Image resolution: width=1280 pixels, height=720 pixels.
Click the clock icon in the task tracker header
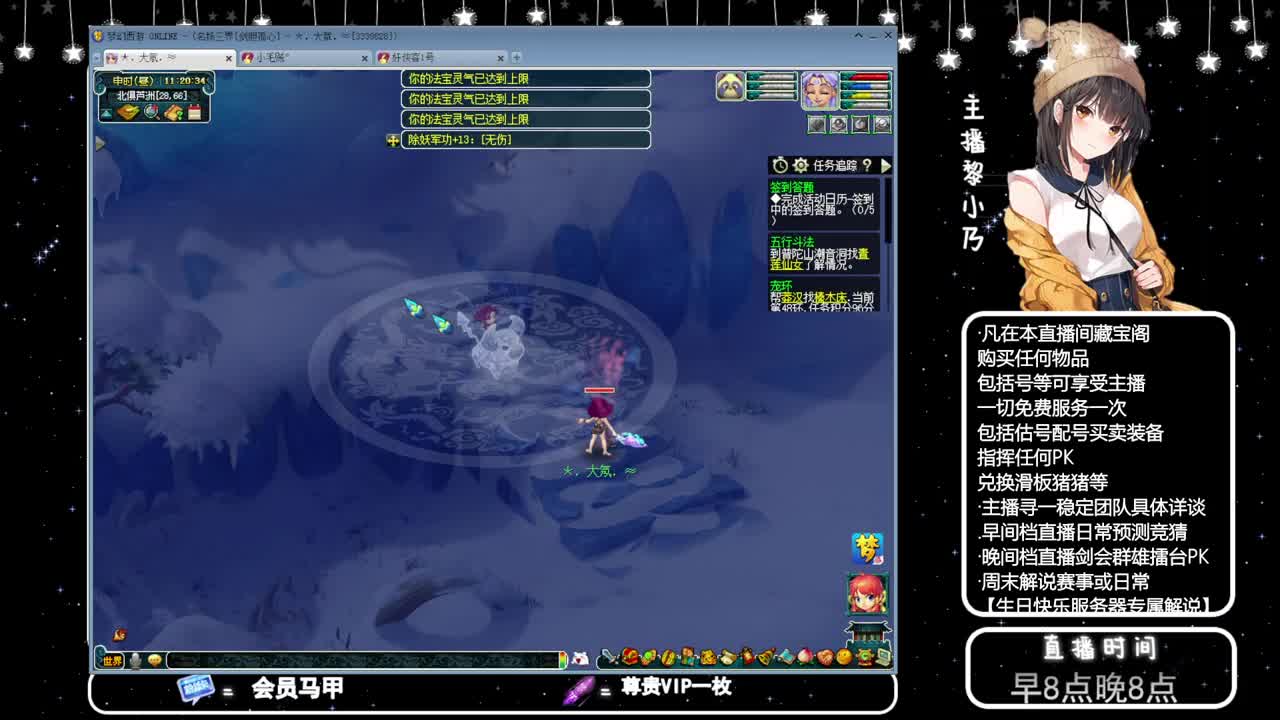pos(779,165)
